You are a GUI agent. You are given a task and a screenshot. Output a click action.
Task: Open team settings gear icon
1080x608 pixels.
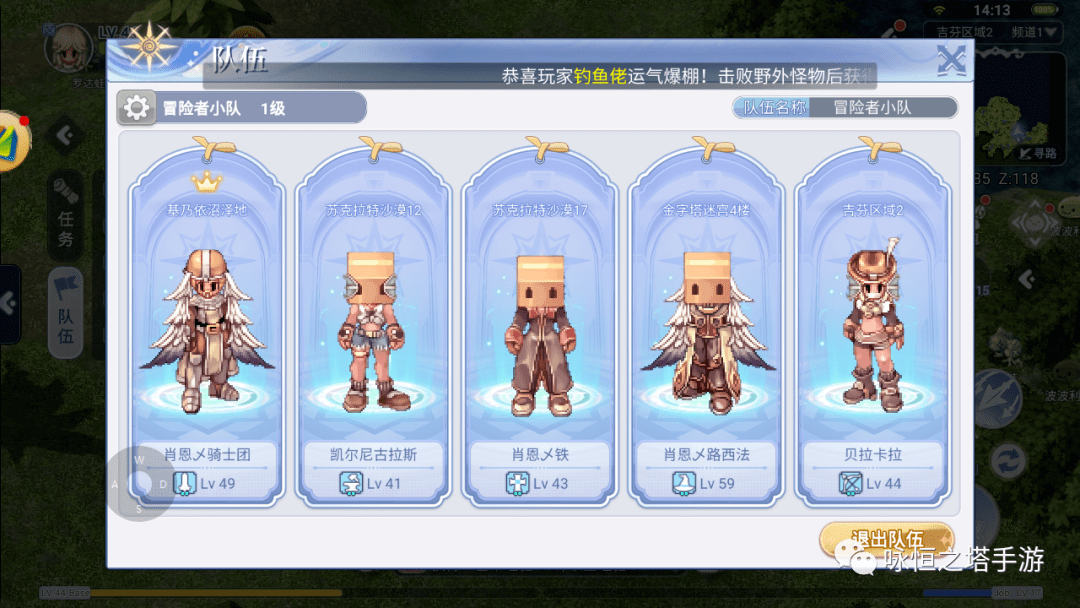137,108
